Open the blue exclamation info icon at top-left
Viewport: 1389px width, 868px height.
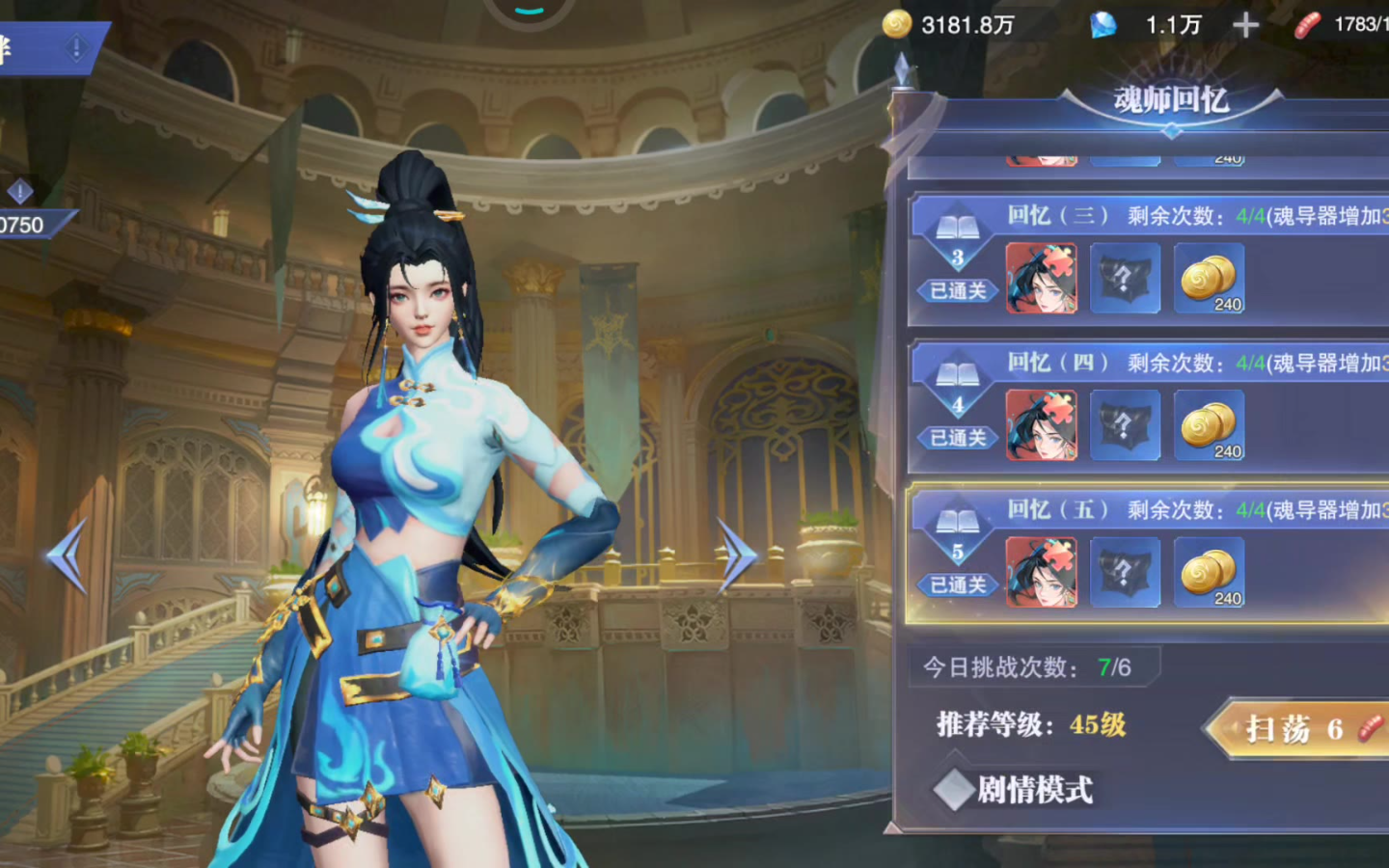(x=76, y=47)
